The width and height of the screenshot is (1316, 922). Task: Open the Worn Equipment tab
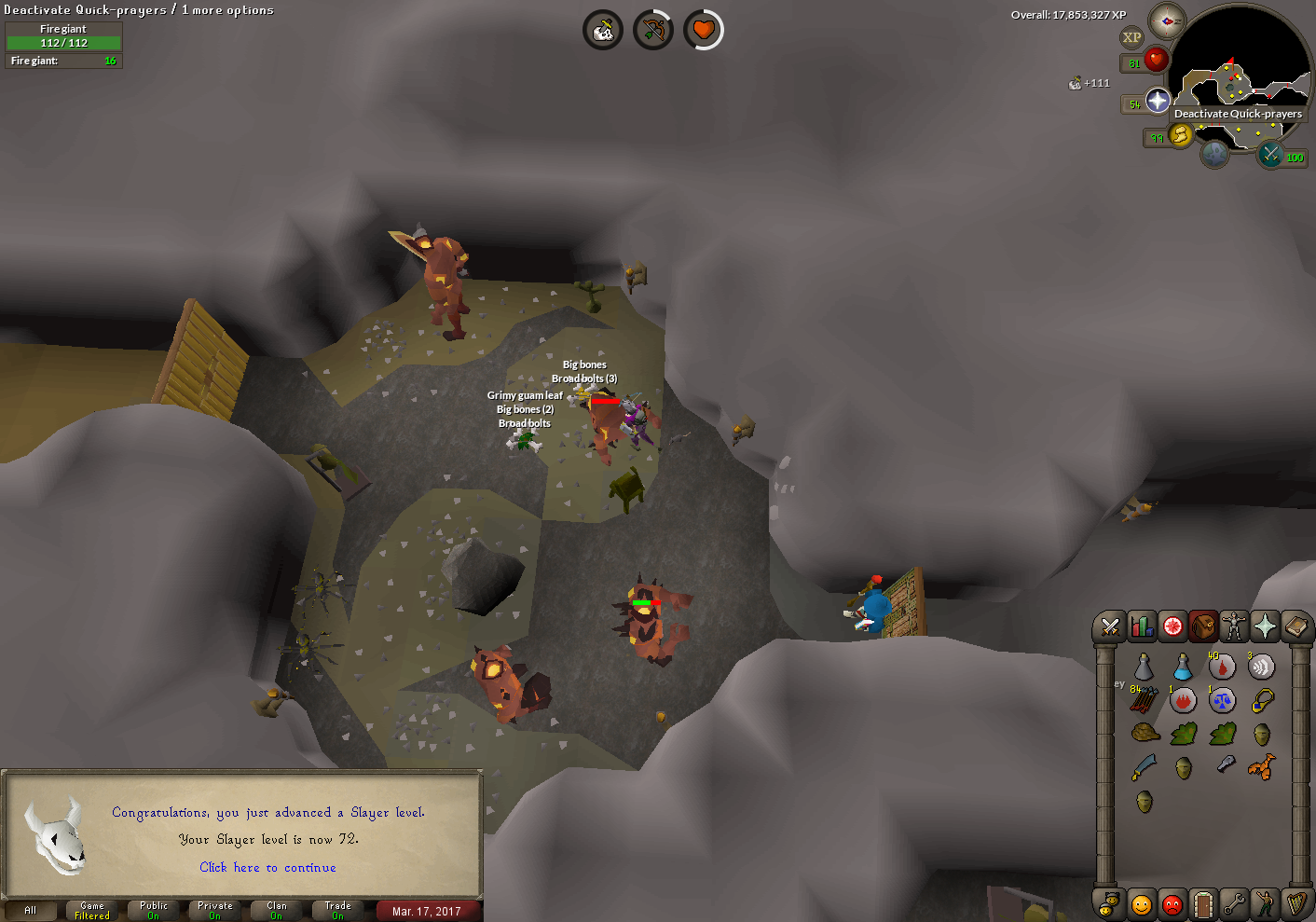tap(1233, 626)
